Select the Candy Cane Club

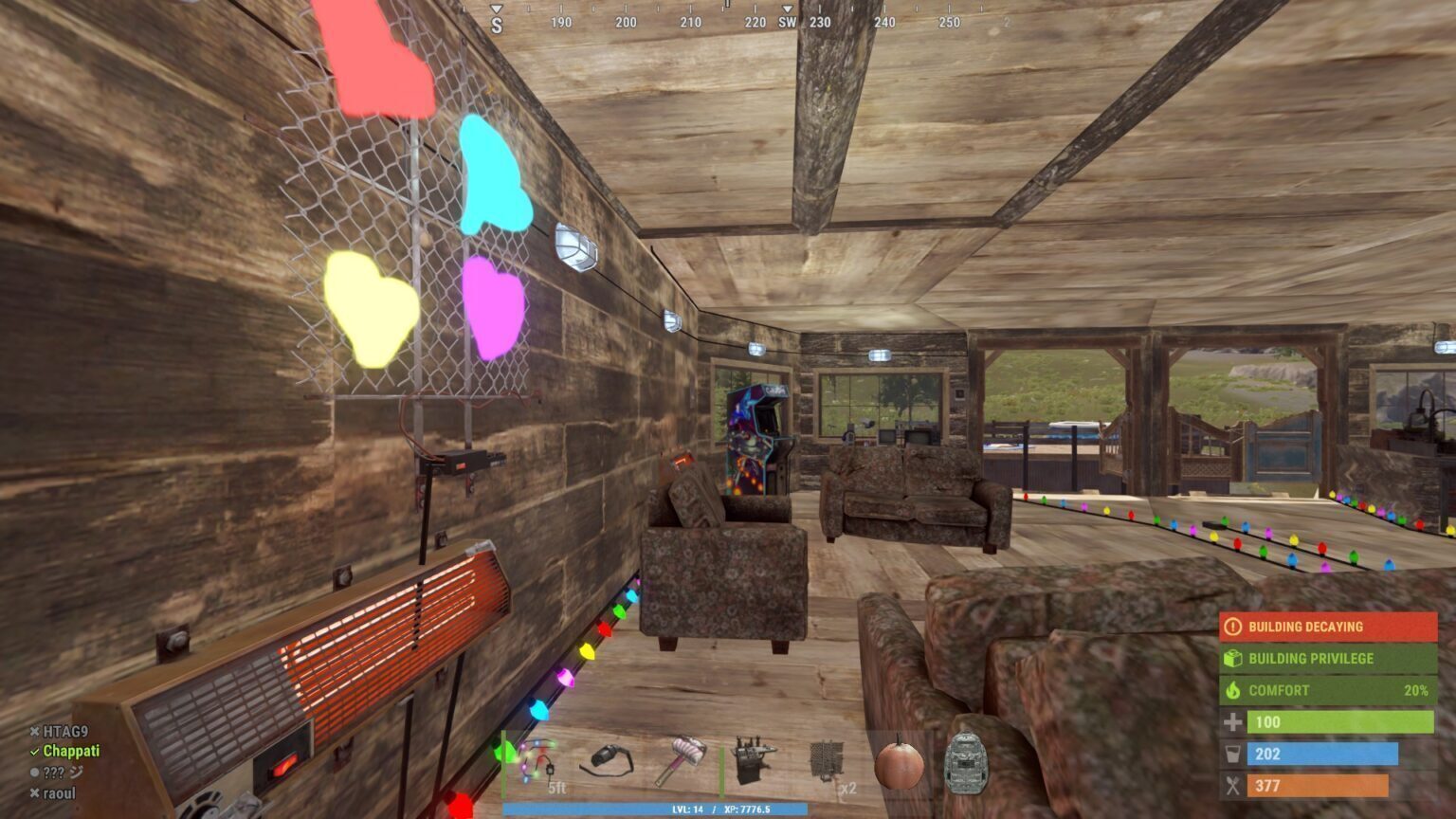(681, 758)
